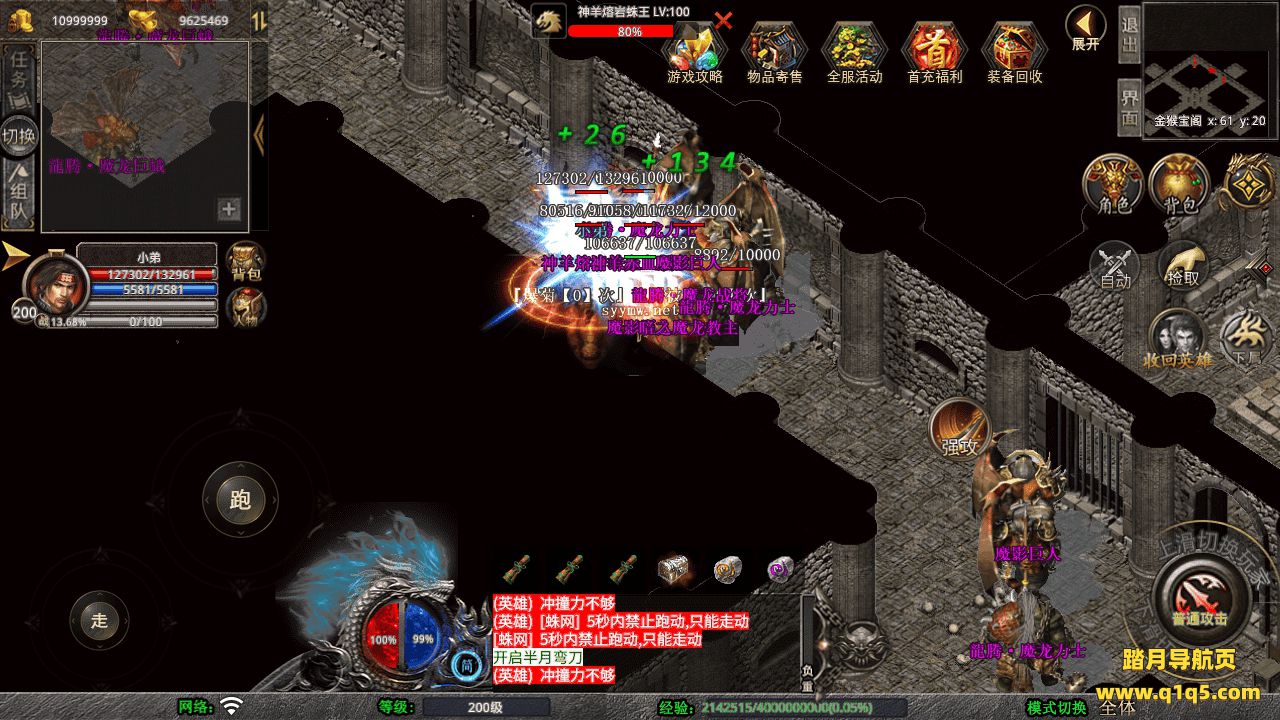
Task: Toggle the 展开 expand arrow
Action: pos(1085,27)
